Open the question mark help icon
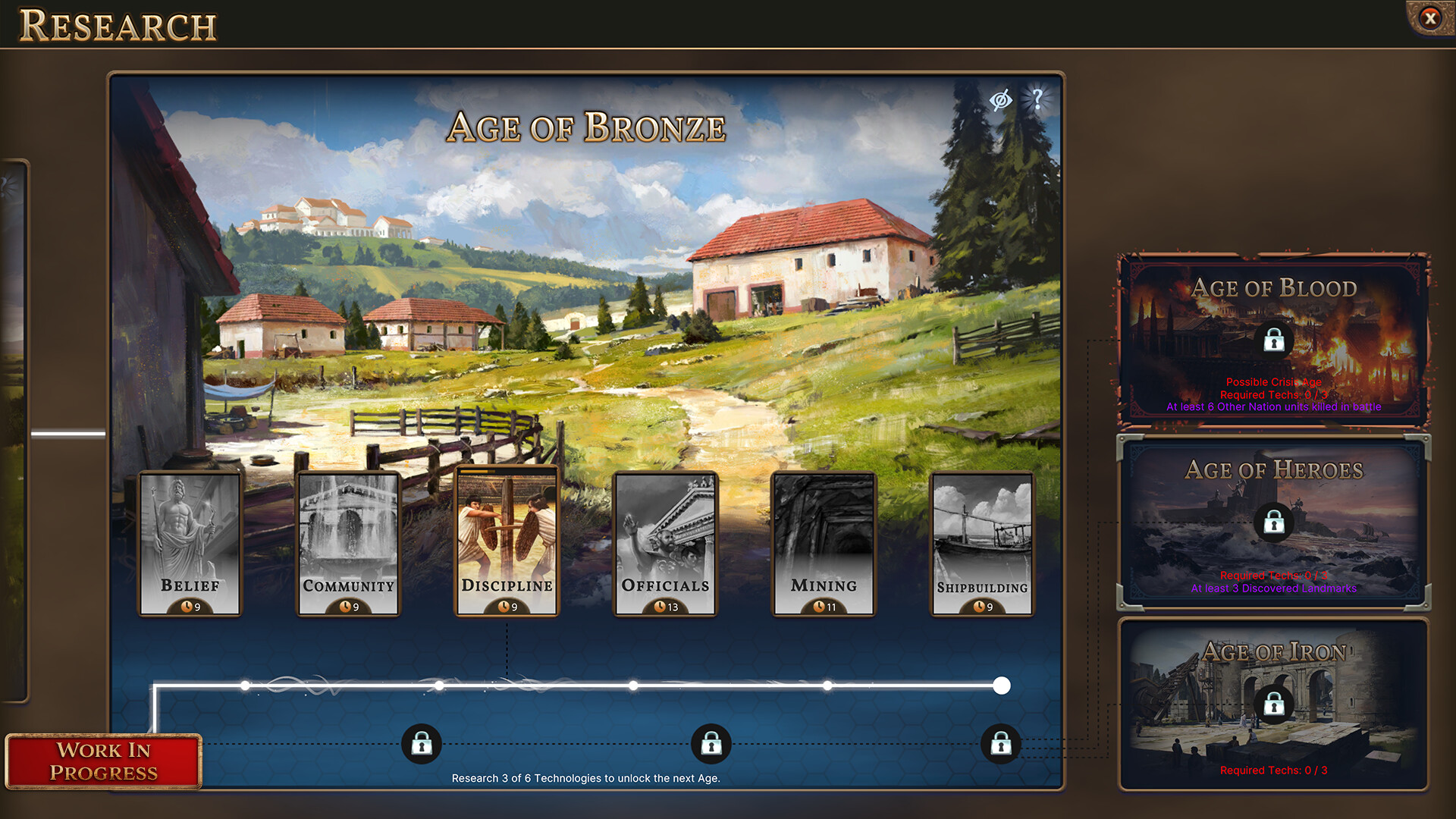The height and width of the screenshot is (819, 1456). 1036,99
